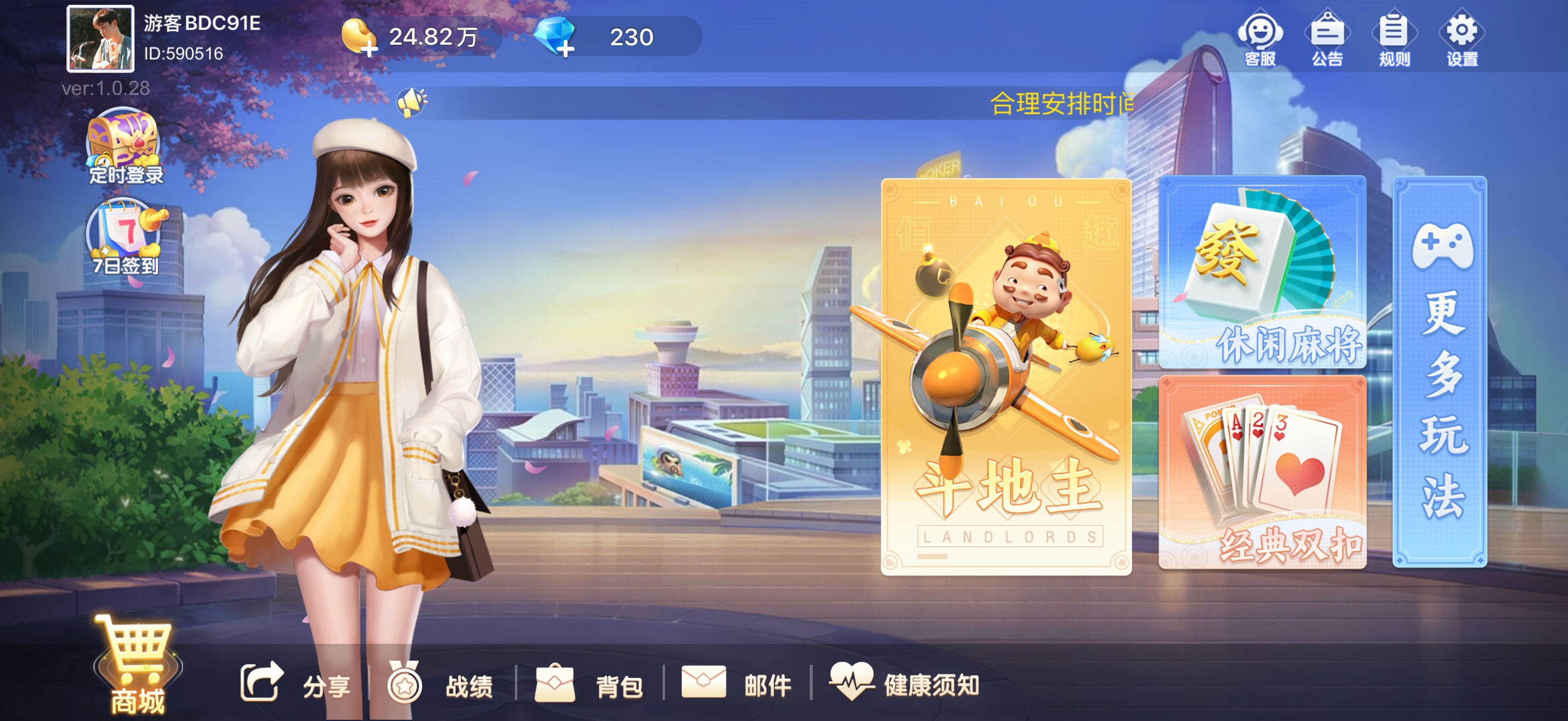1568x721 pixels.
Task: Open your player profile avatar
Action: [x=99, y=38]
